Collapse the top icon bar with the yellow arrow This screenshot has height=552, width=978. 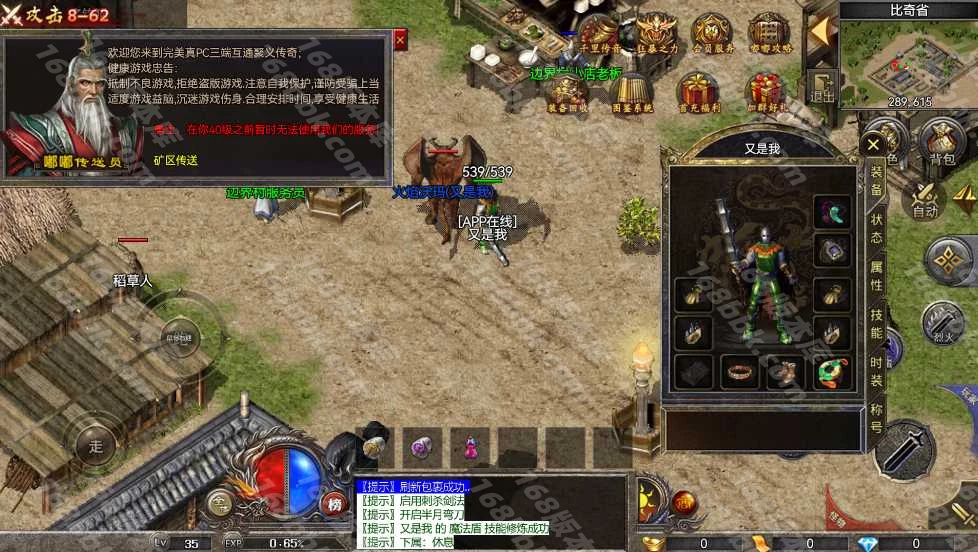pos(821,30)
